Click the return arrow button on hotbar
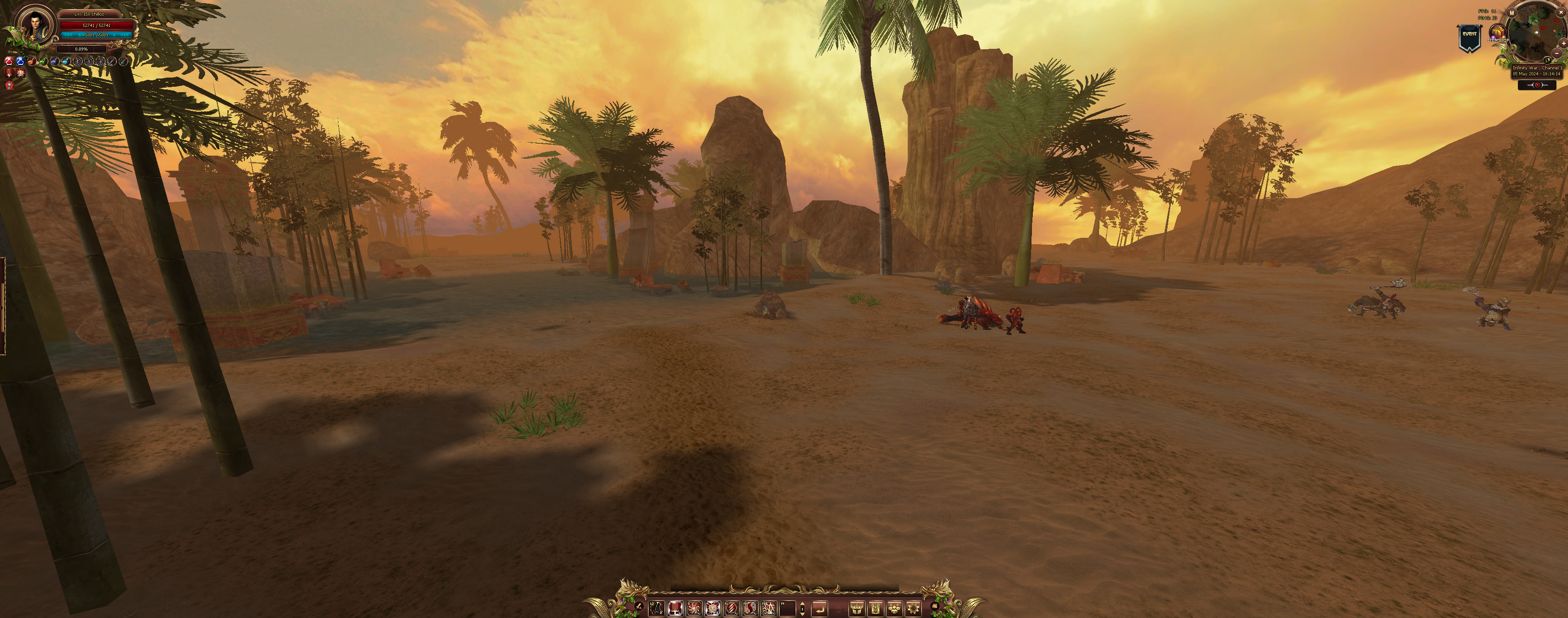The width and height of the screenshot is (1568, 618). pyautogui.click(x=820, y=608)
